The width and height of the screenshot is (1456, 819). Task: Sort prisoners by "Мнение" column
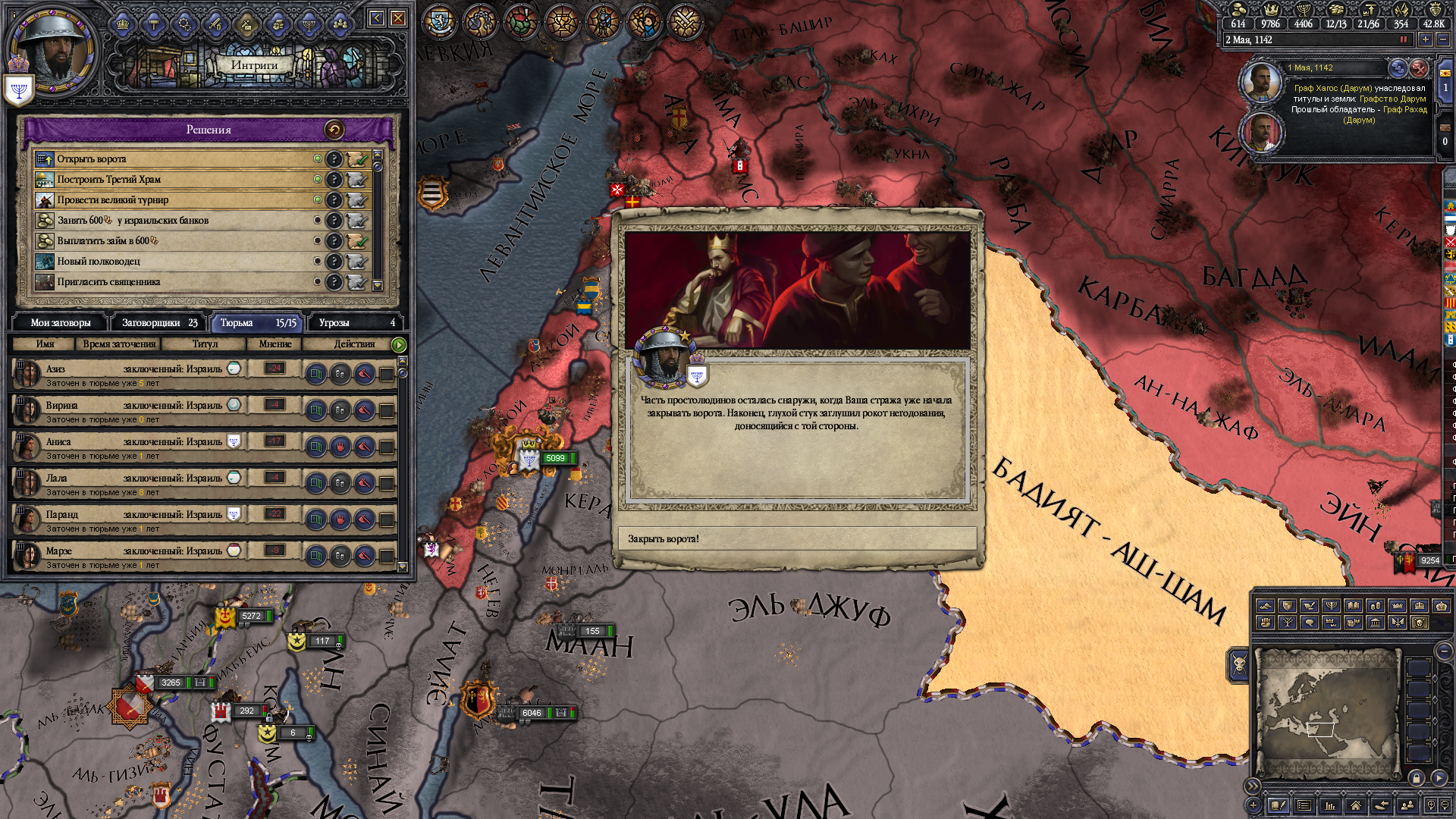pos(275,344)
